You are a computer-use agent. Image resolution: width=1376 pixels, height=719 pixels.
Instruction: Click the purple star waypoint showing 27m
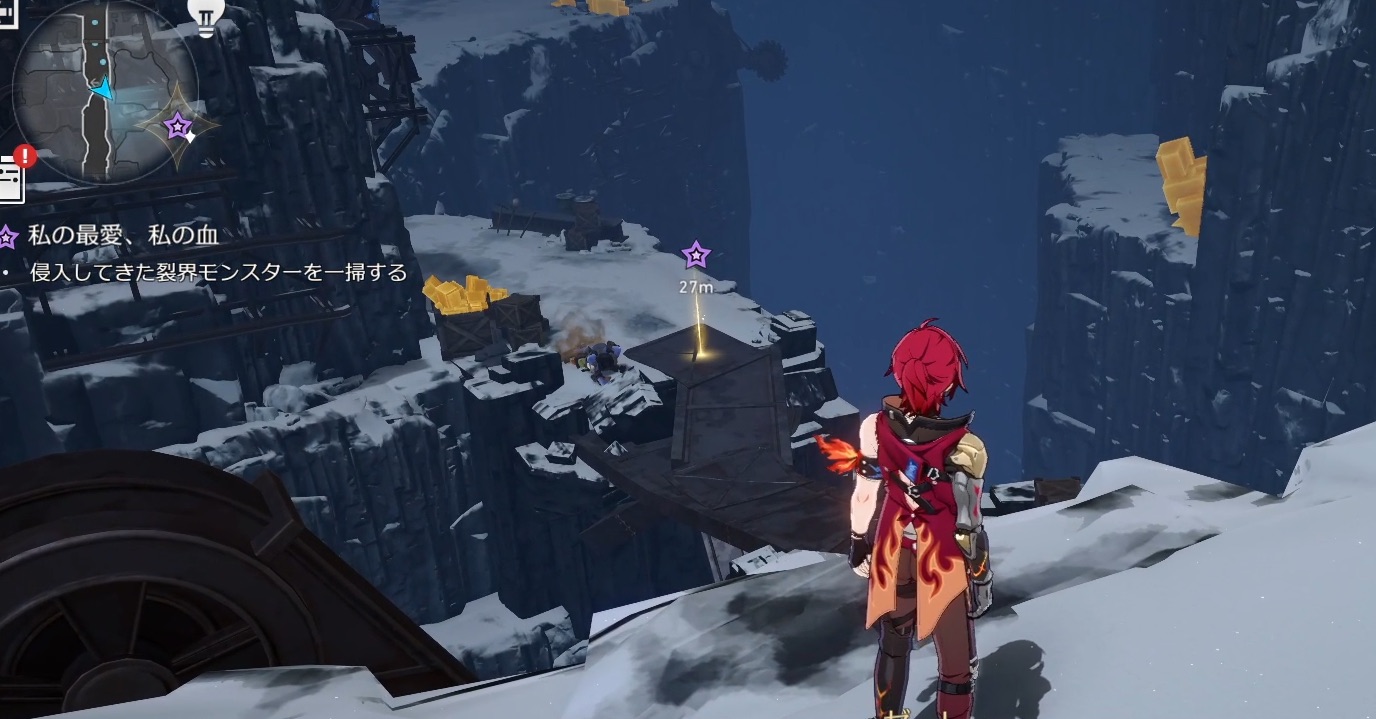click(x=695, y=255)
